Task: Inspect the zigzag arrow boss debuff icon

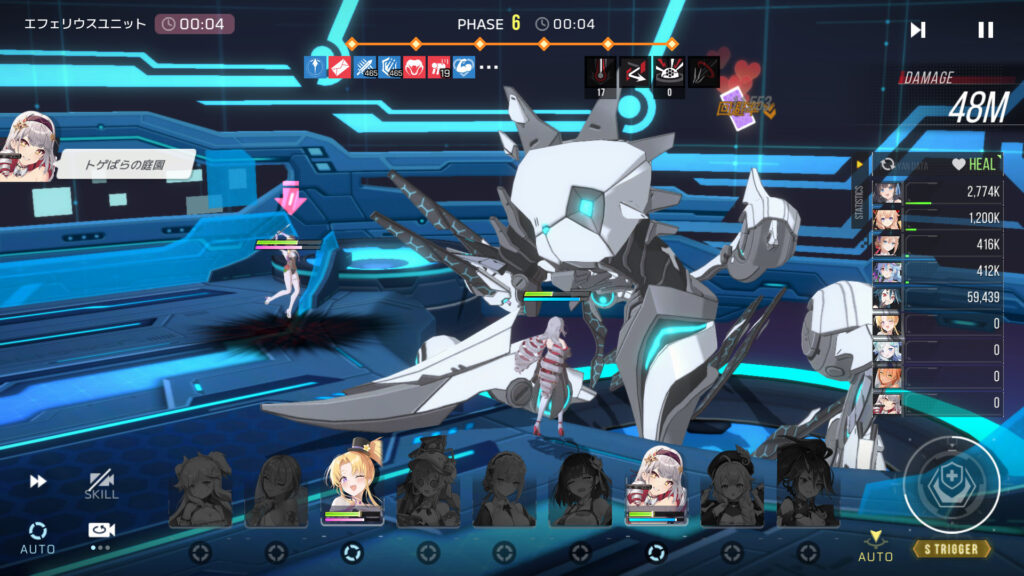Action: (634, 71)
